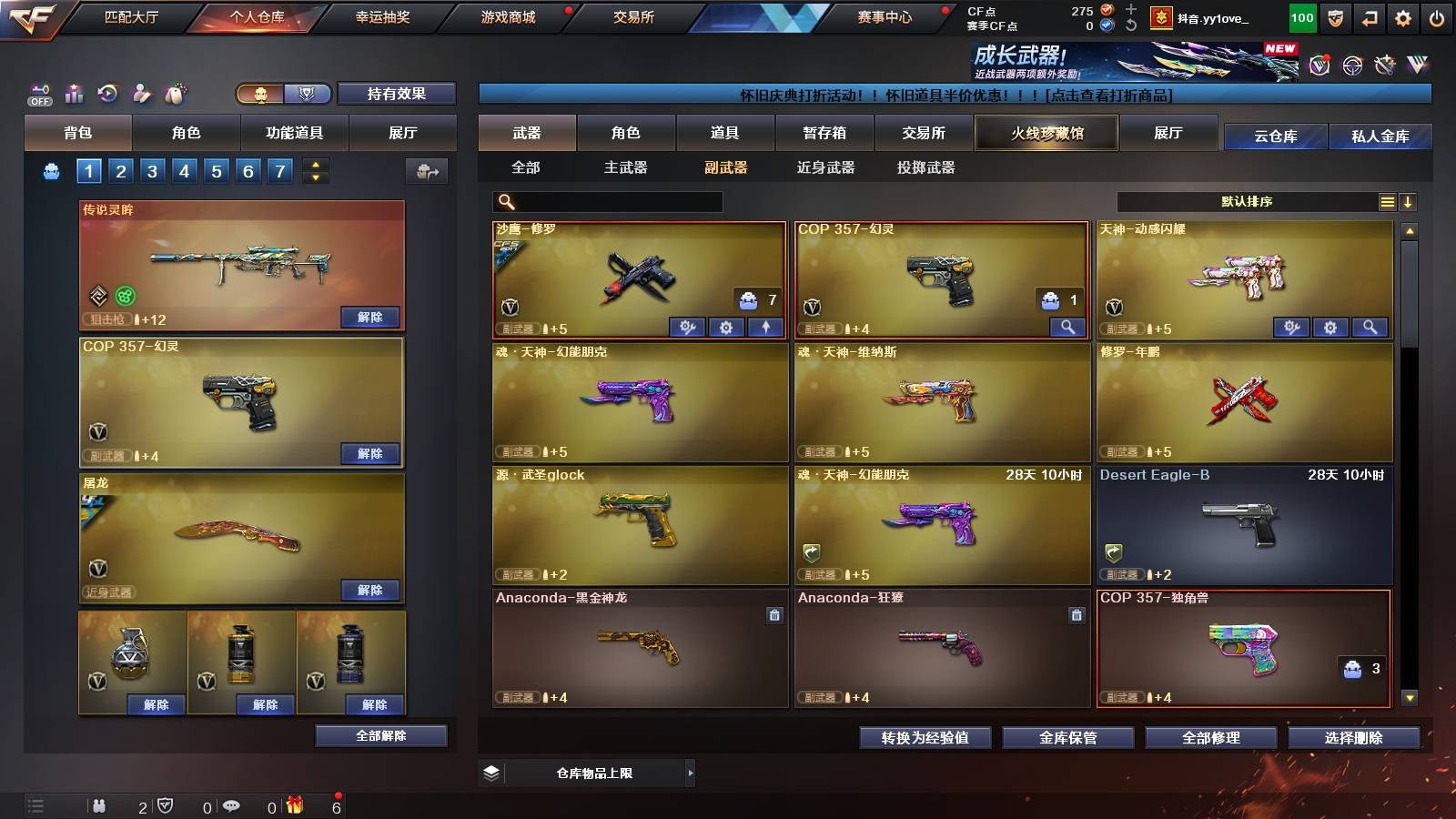This screenshot has width=1456, height=819.
Task: Click the magnifier preview icon on COP 357-幻灵
Action: [x=1068, y=327]
